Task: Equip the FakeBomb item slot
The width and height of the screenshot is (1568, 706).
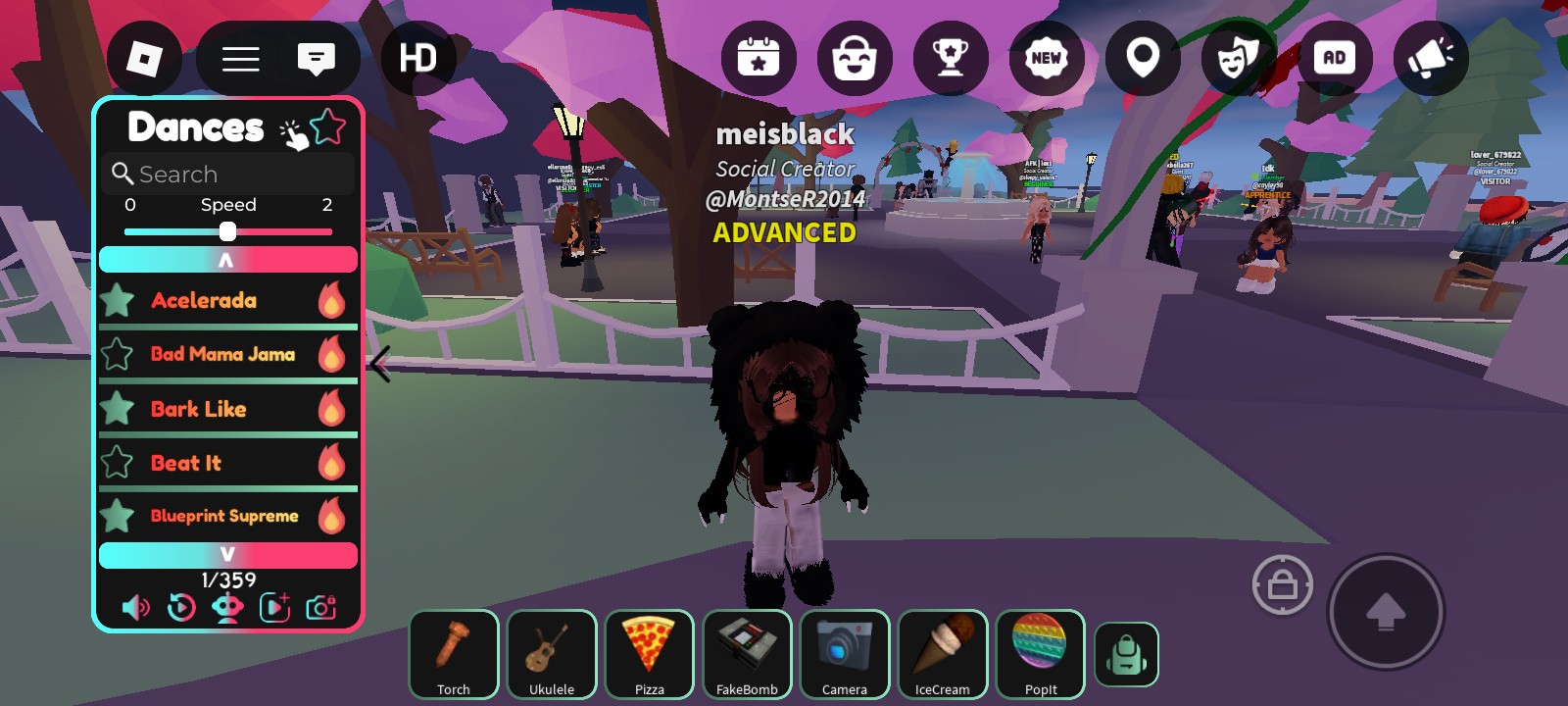Action: pyautogui.click(x=747, y=654)
